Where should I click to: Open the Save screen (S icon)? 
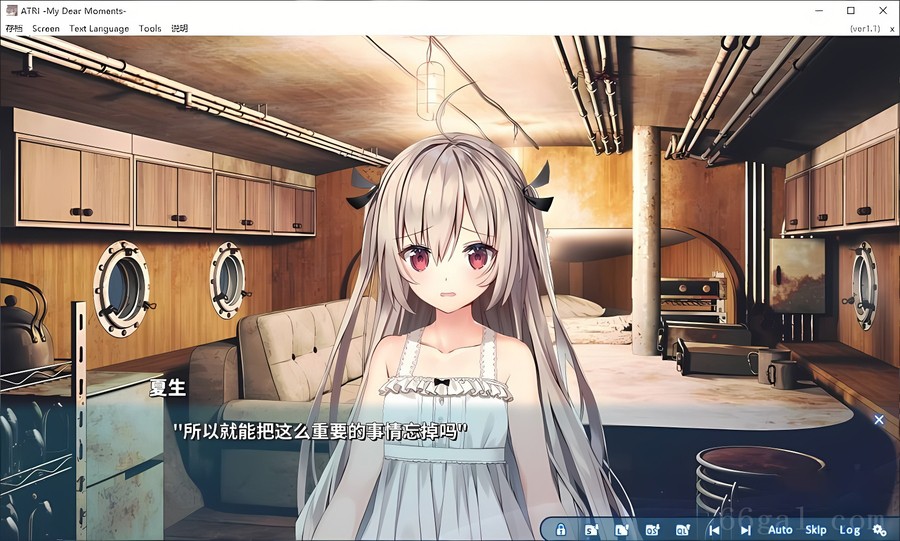coord(591,530)
